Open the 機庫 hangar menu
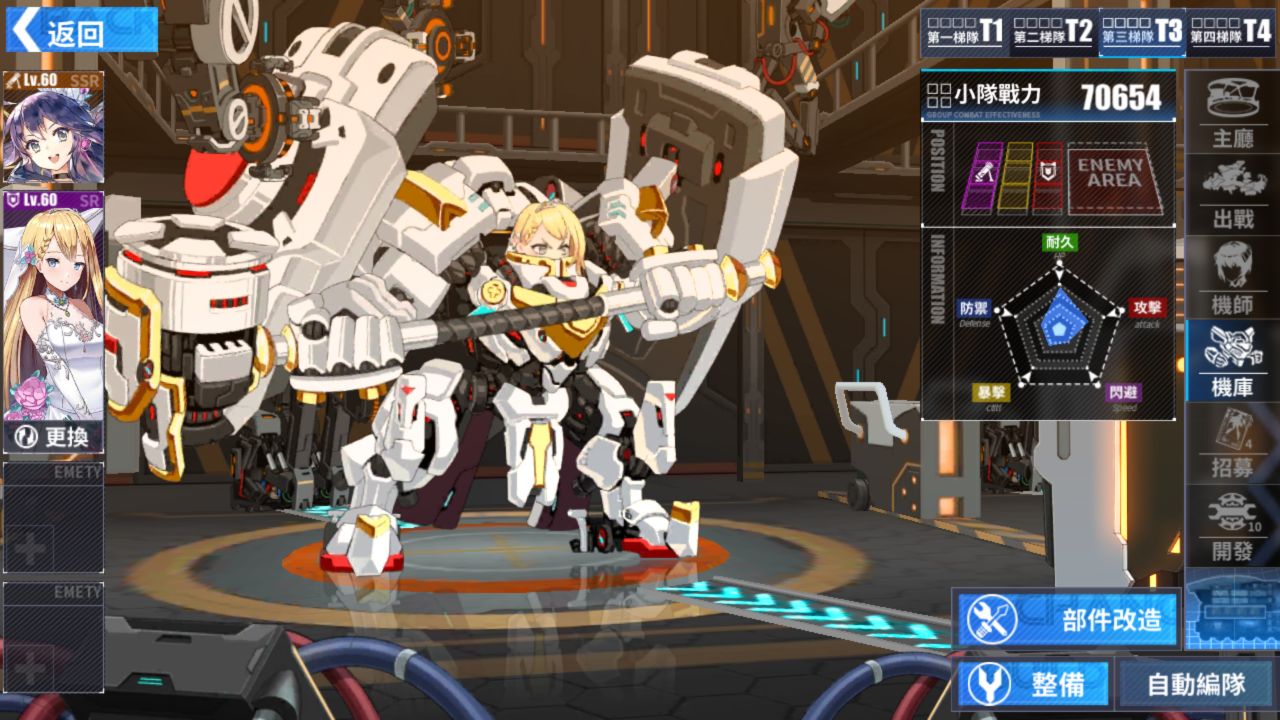Screen dimensions: 1280x720 [1232, 362]
